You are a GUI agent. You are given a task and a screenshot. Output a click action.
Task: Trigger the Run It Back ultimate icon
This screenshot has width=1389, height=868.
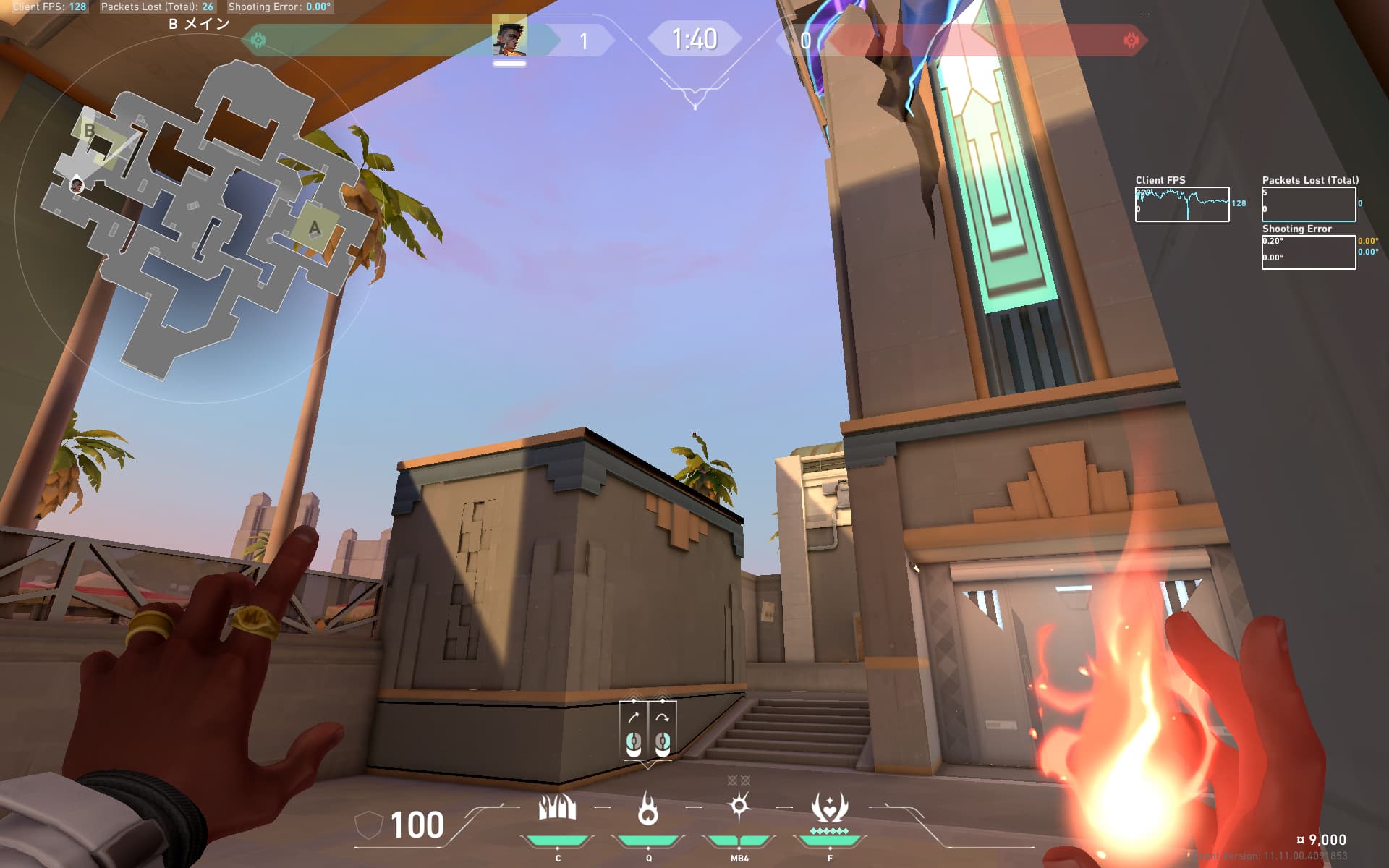pos(829,808)
